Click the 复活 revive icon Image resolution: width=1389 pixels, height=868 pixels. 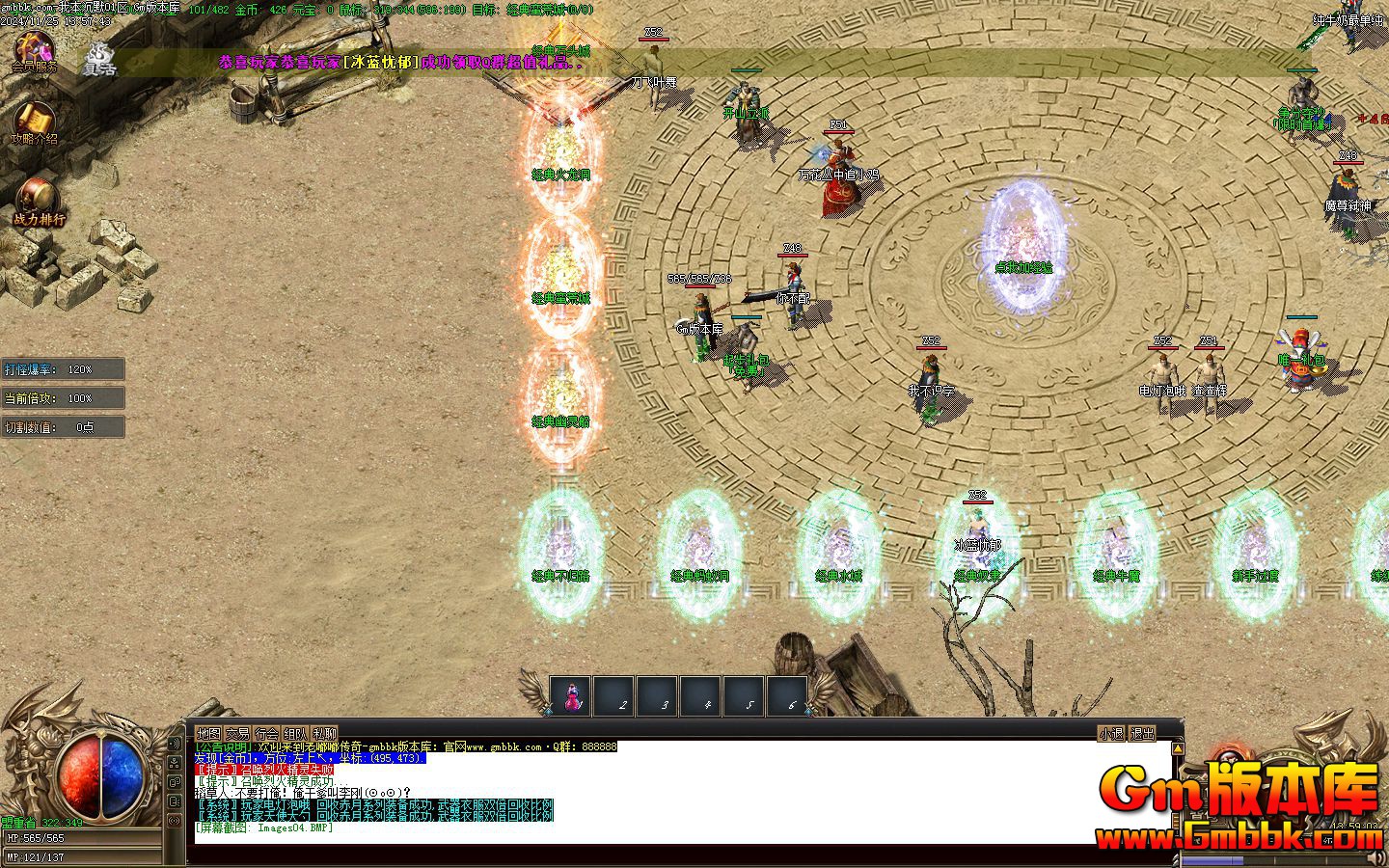[x=100, y=58]
